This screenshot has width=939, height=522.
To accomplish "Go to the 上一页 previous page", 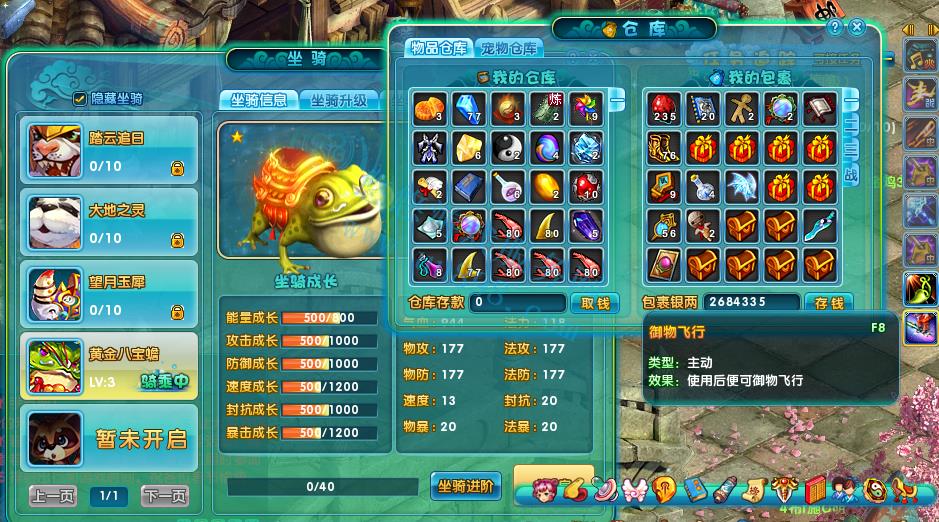I will tap(52, 496).
